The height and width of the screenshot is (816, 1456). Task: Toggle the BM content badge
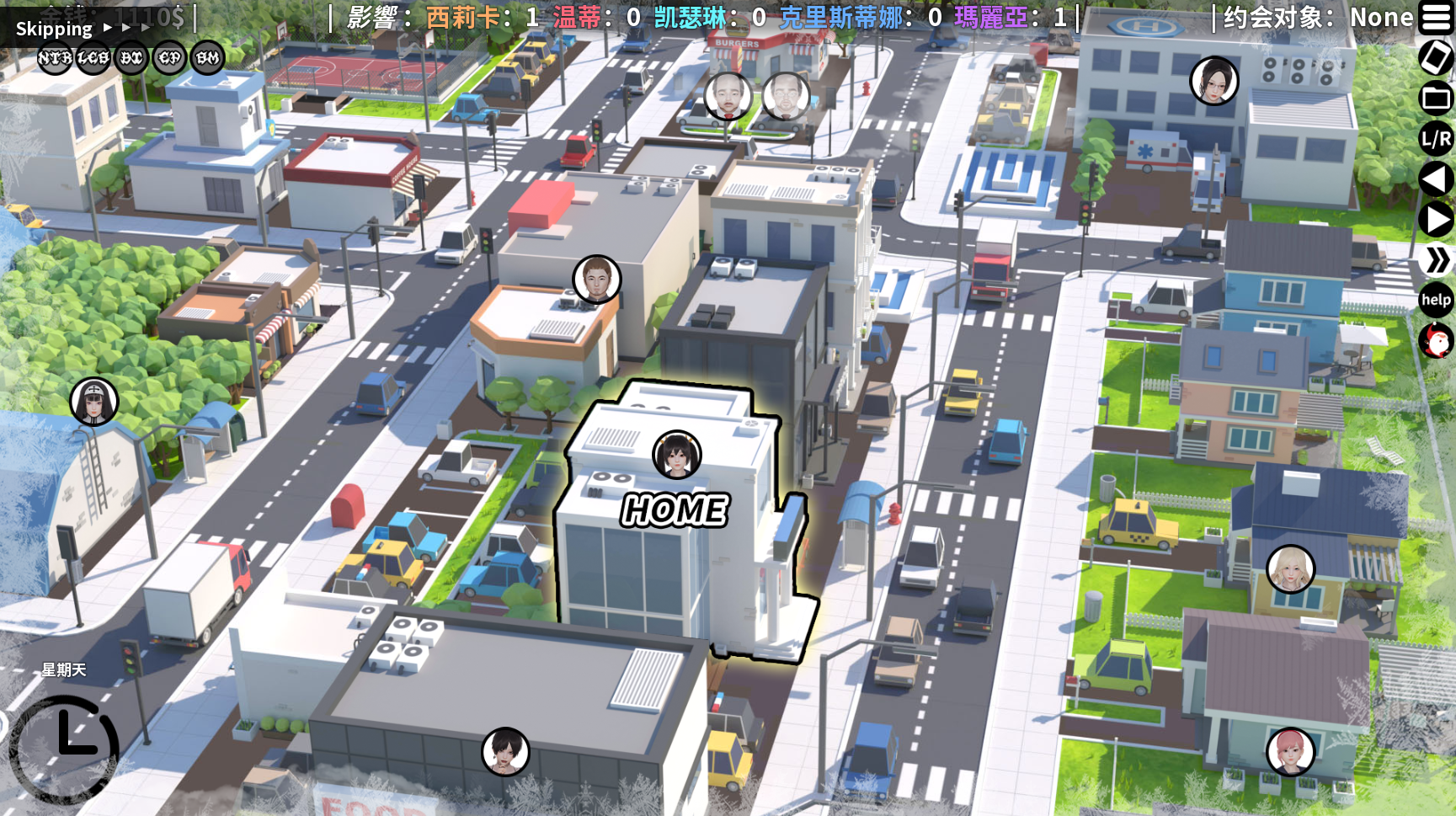208,58
